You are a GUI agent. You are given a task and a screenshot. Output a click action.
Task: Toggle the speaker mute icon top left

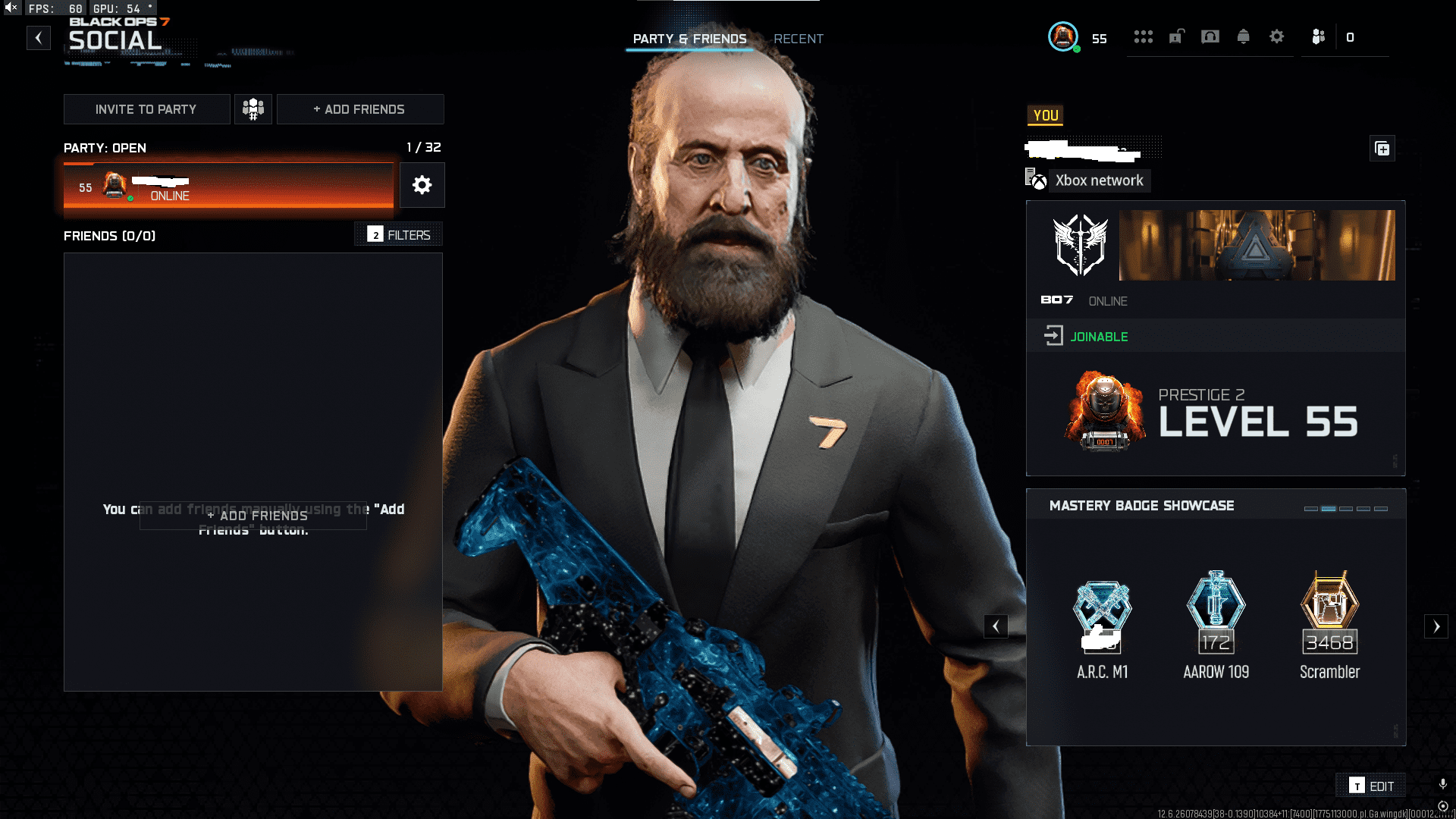pyautogui.click(x=11, y=8)
